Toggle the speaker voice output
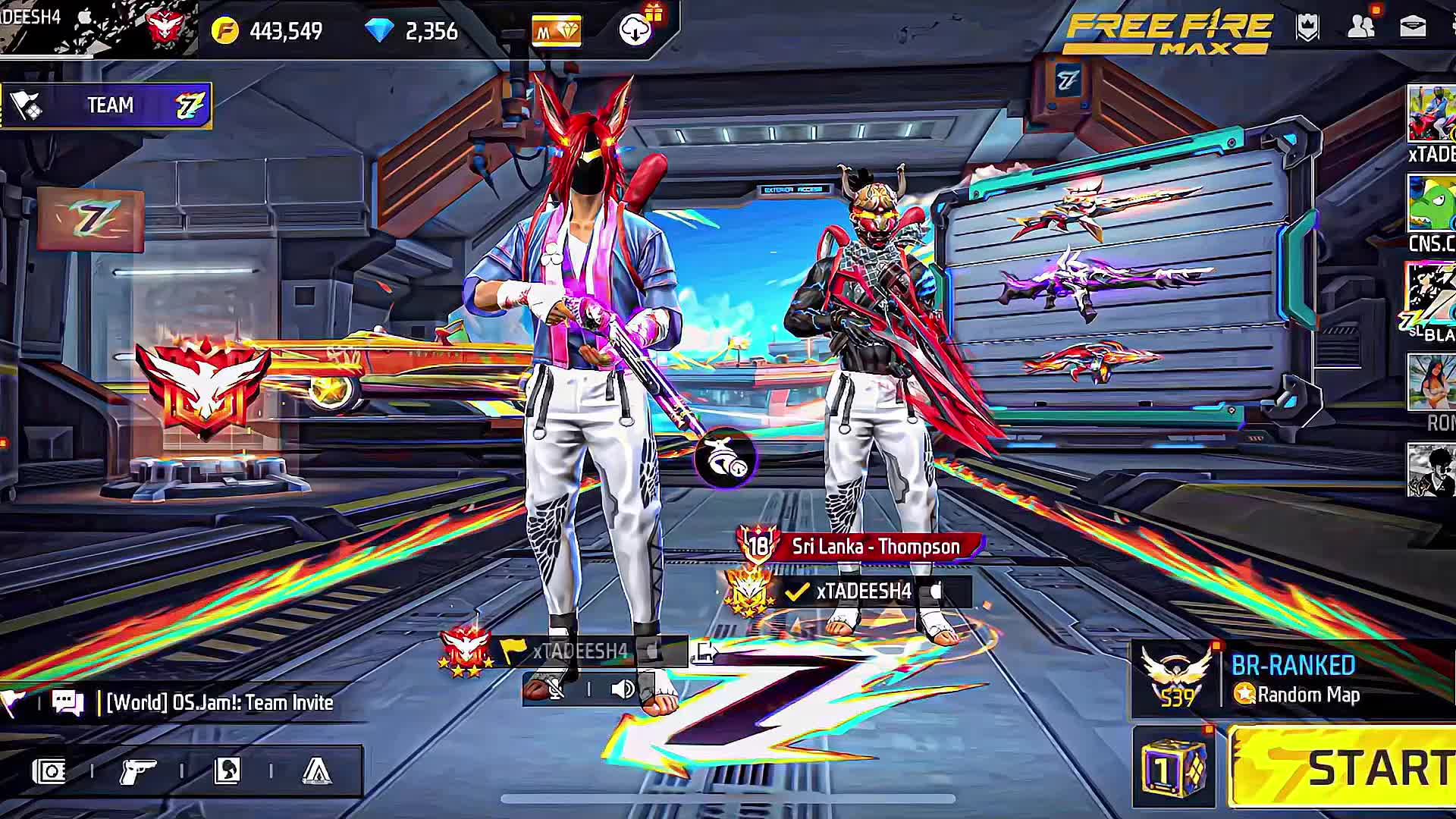The width and height of the screenshot is (1456, 819). (x=622, y=689)
